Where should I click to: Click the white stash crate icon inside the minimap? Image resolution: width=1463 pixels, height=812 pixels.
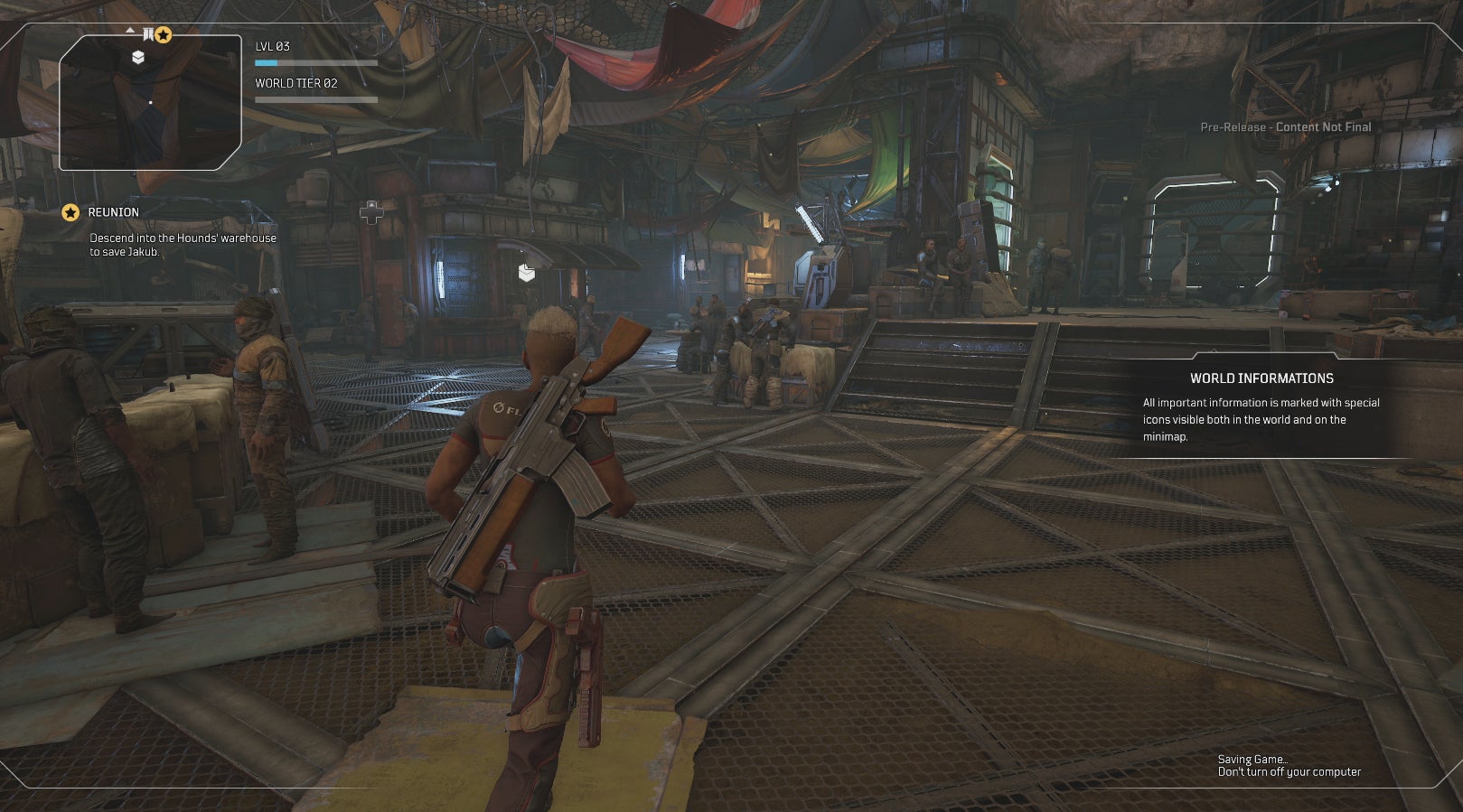[138, 56]
